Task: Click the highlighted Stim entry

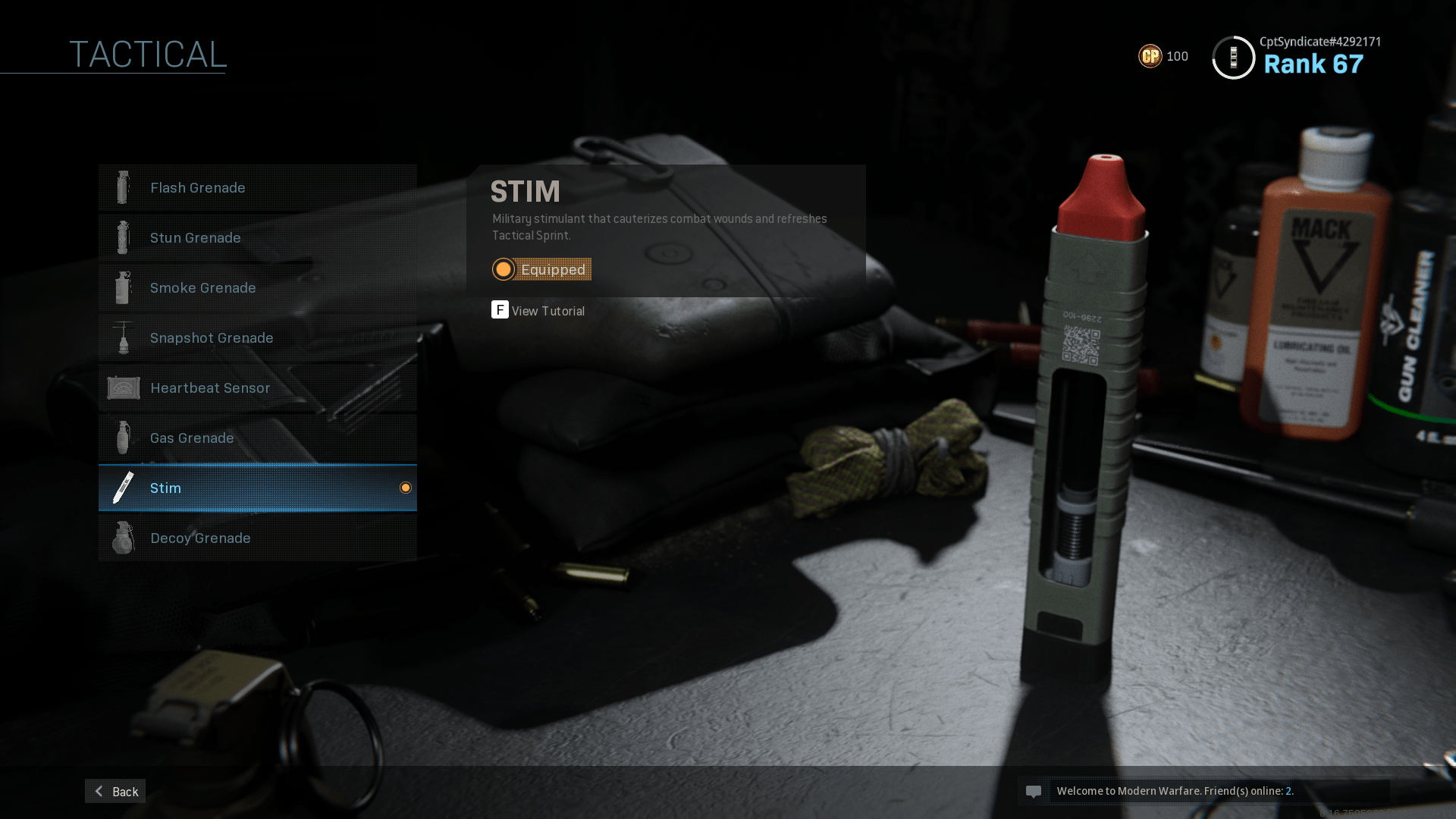Action: [x=257, y=488]
